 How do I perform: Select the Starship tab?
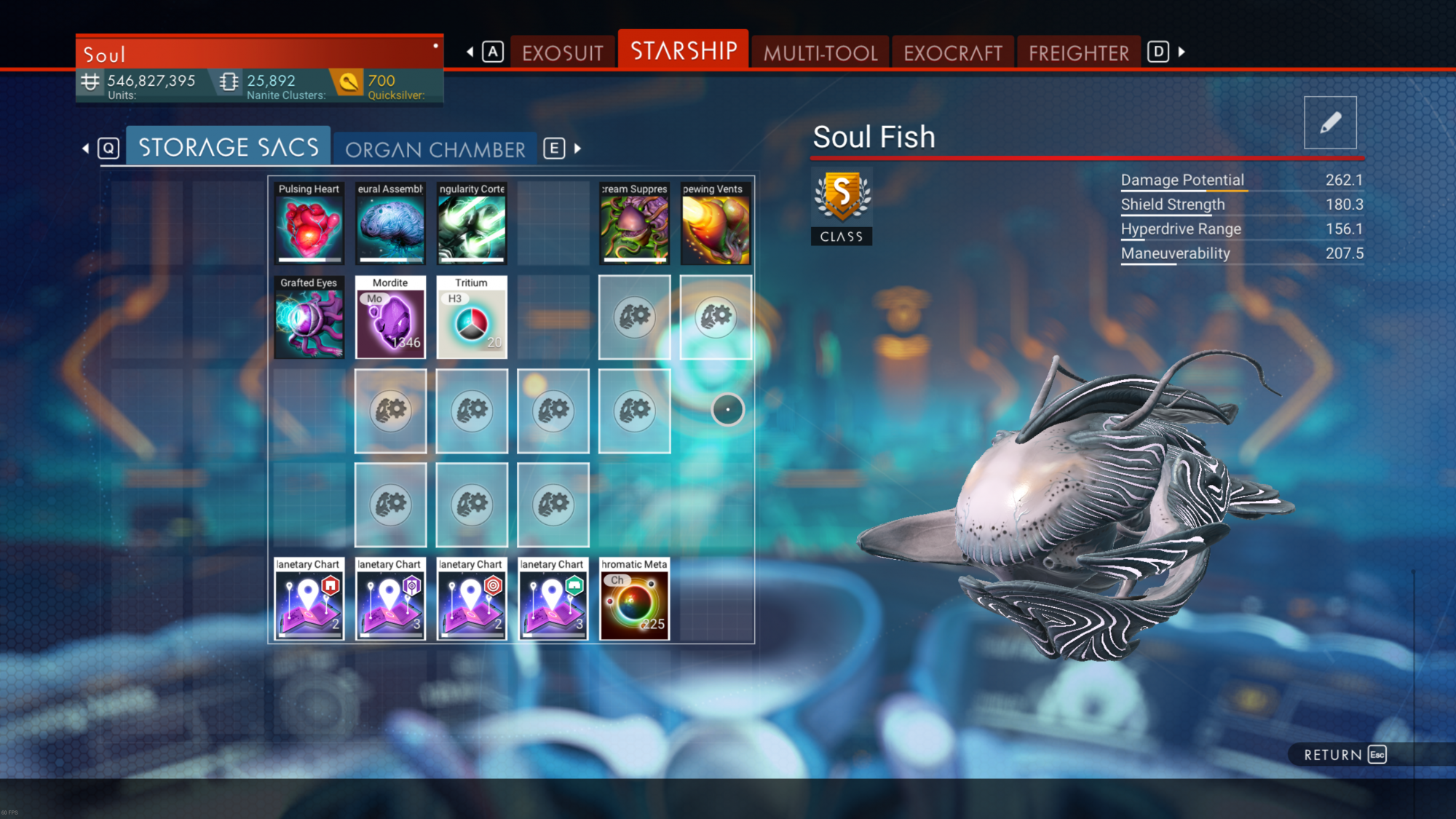click(x=683, y=51)
